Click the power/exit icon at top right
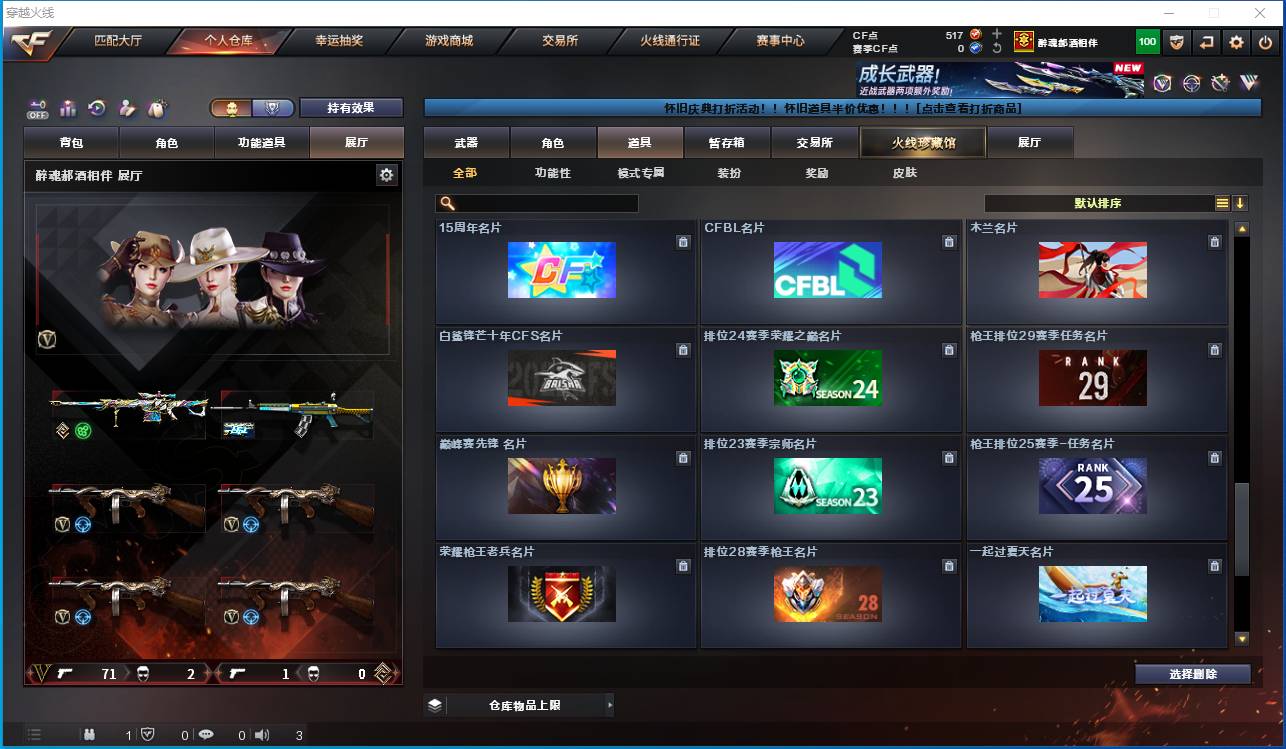 (1263, 42)
